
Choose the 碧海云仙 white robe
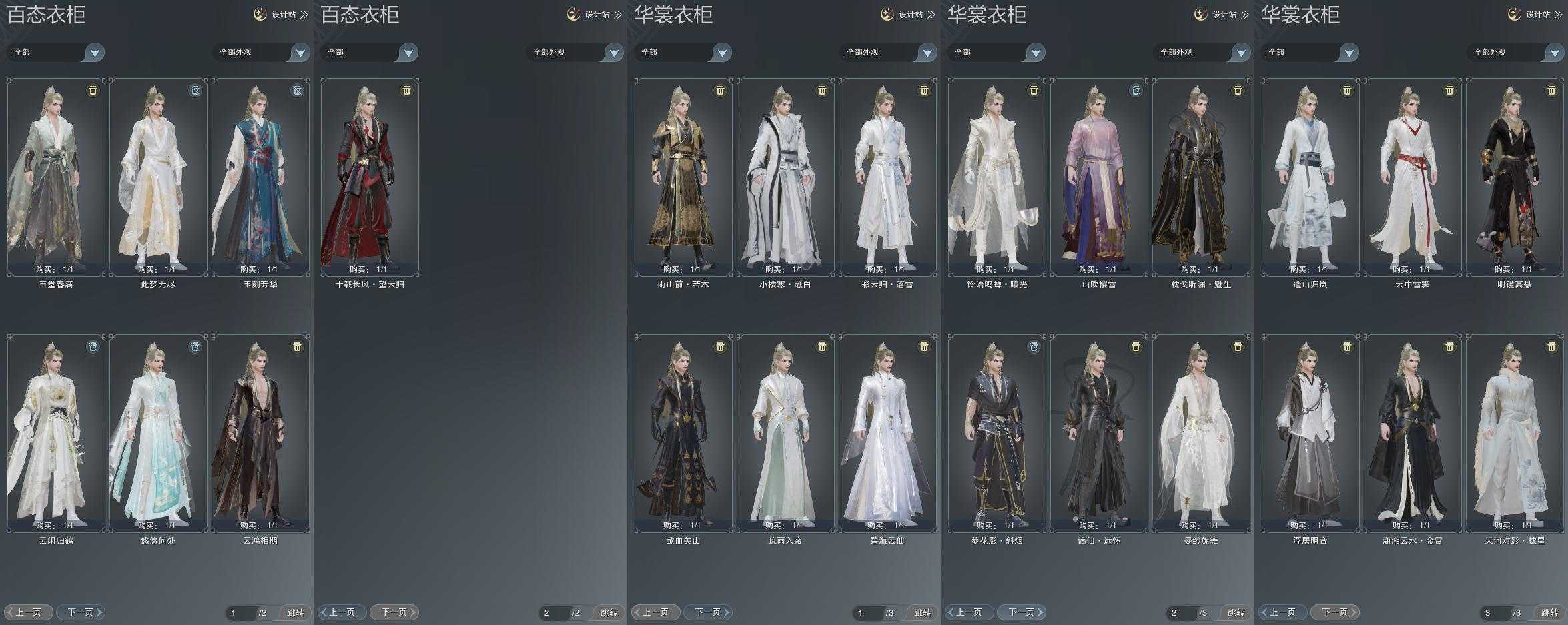(887, 433)
